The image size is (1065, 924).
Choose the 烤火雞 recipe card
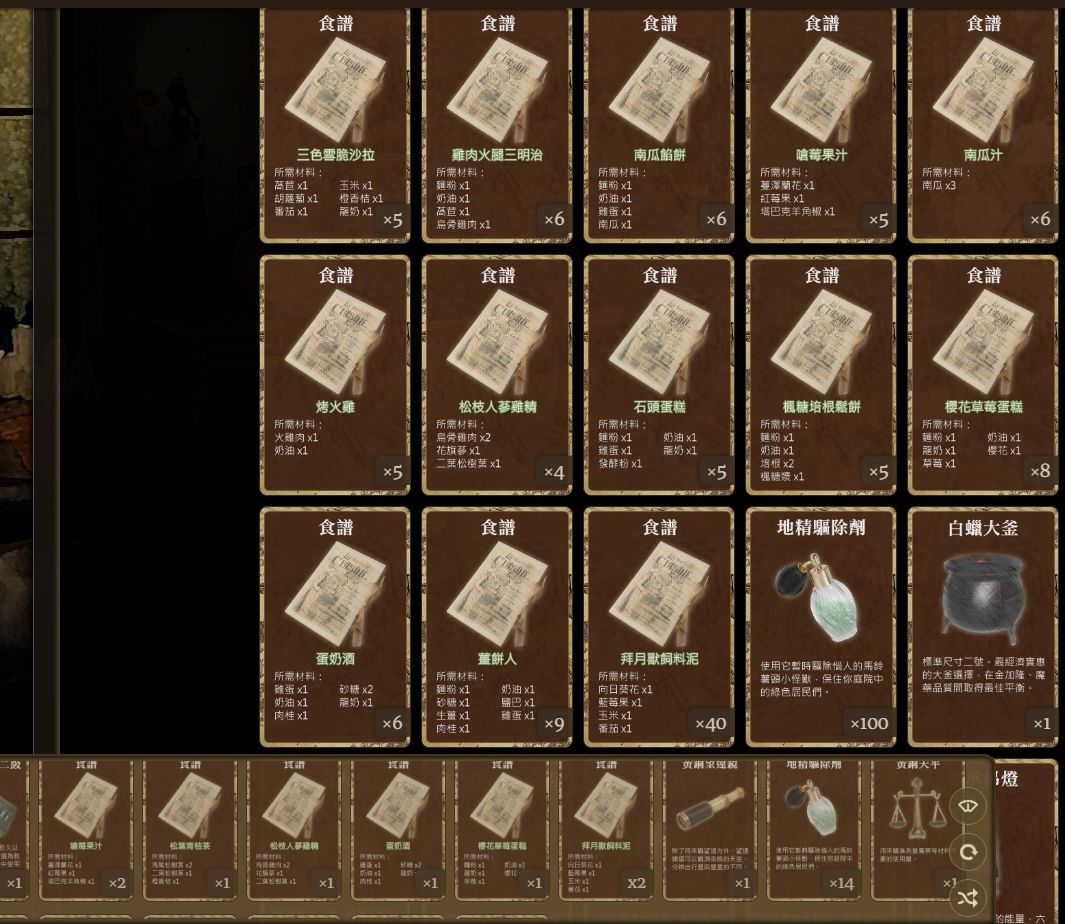335,375
